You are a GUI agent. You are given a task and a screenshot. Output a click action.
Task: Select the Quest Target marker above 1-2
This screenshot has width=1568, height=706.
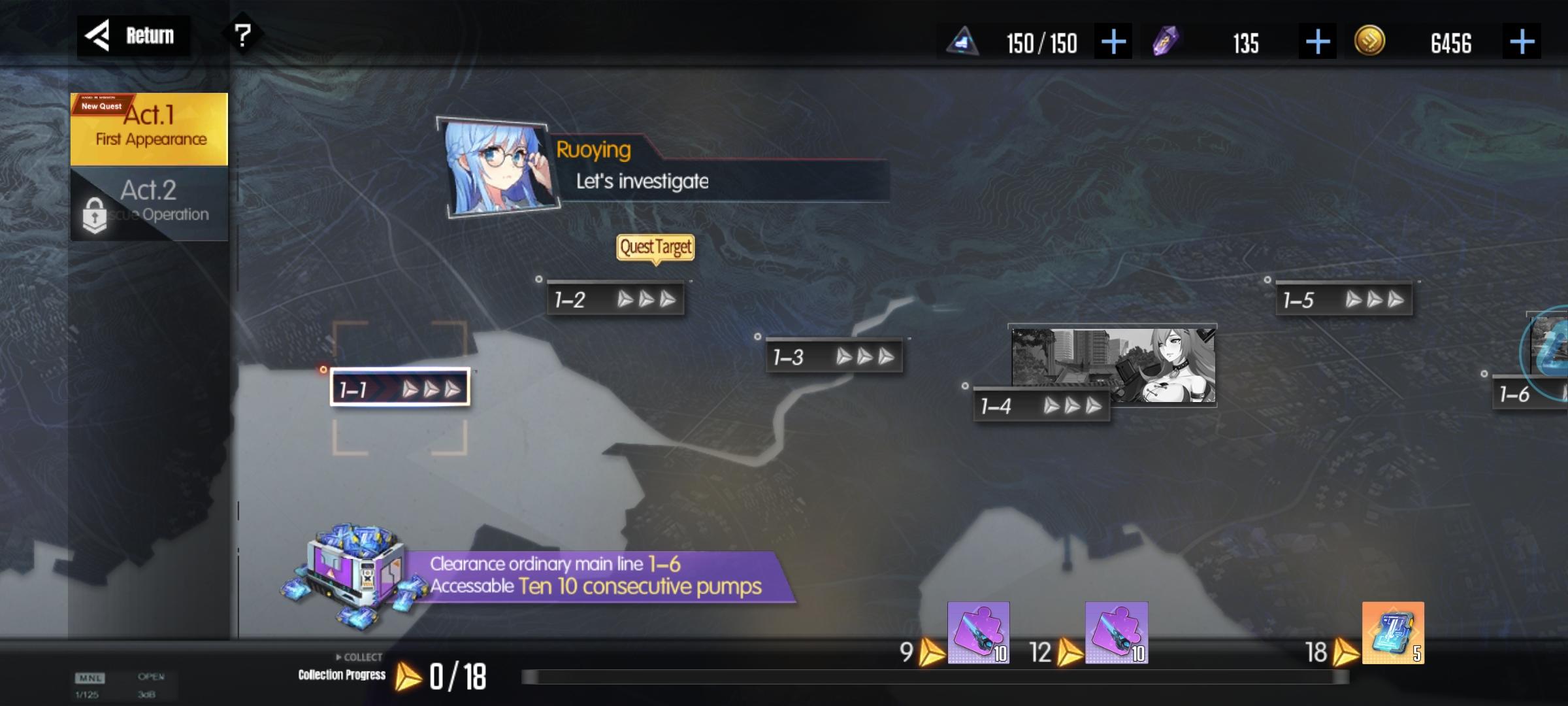point(655,247)
